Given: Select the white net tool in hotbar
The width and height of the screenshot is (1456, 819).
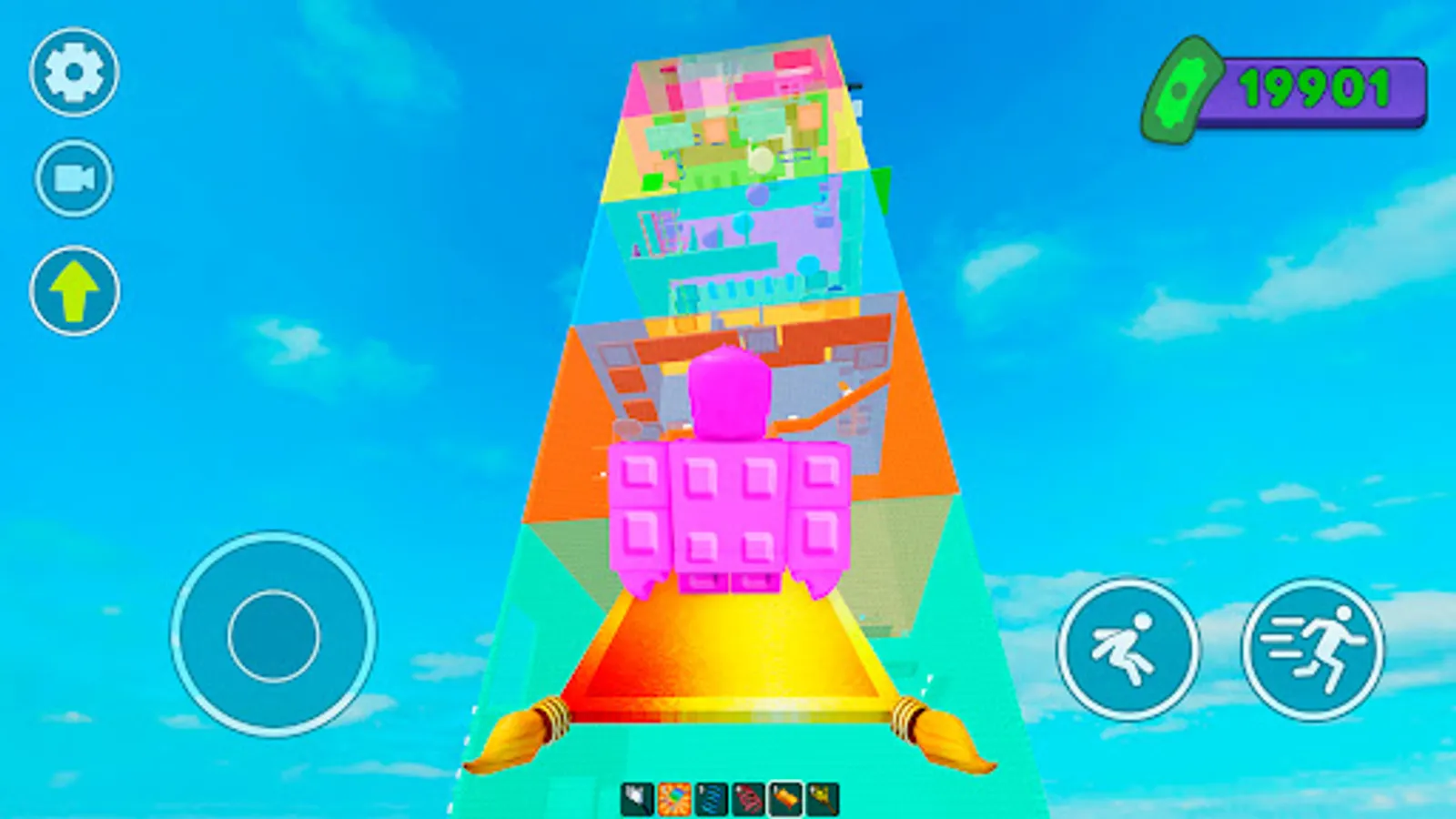Looking at the screenshot, I should coord(636,797).
